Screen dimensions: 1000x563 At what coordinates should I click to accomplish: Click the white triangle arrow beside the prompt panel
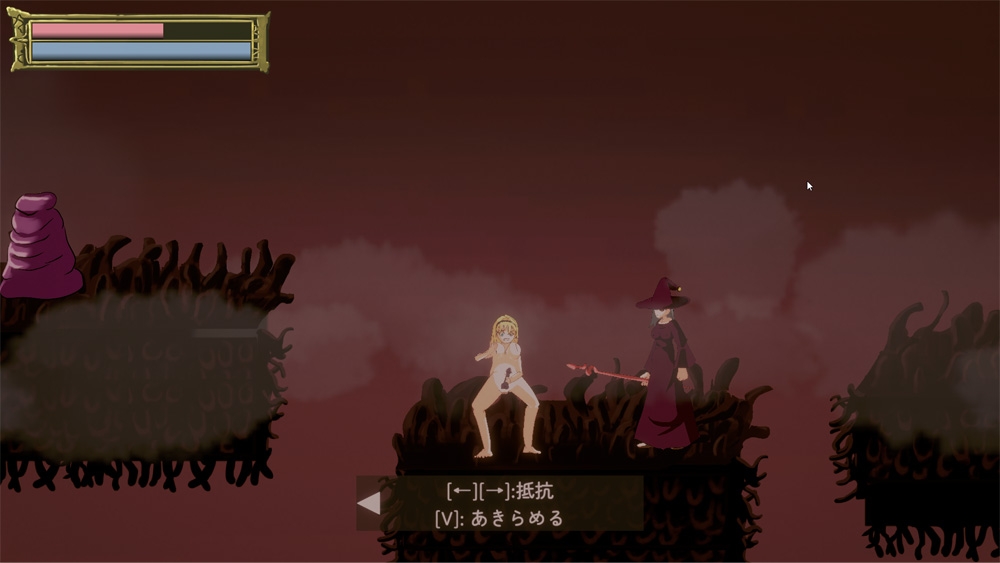369,502
